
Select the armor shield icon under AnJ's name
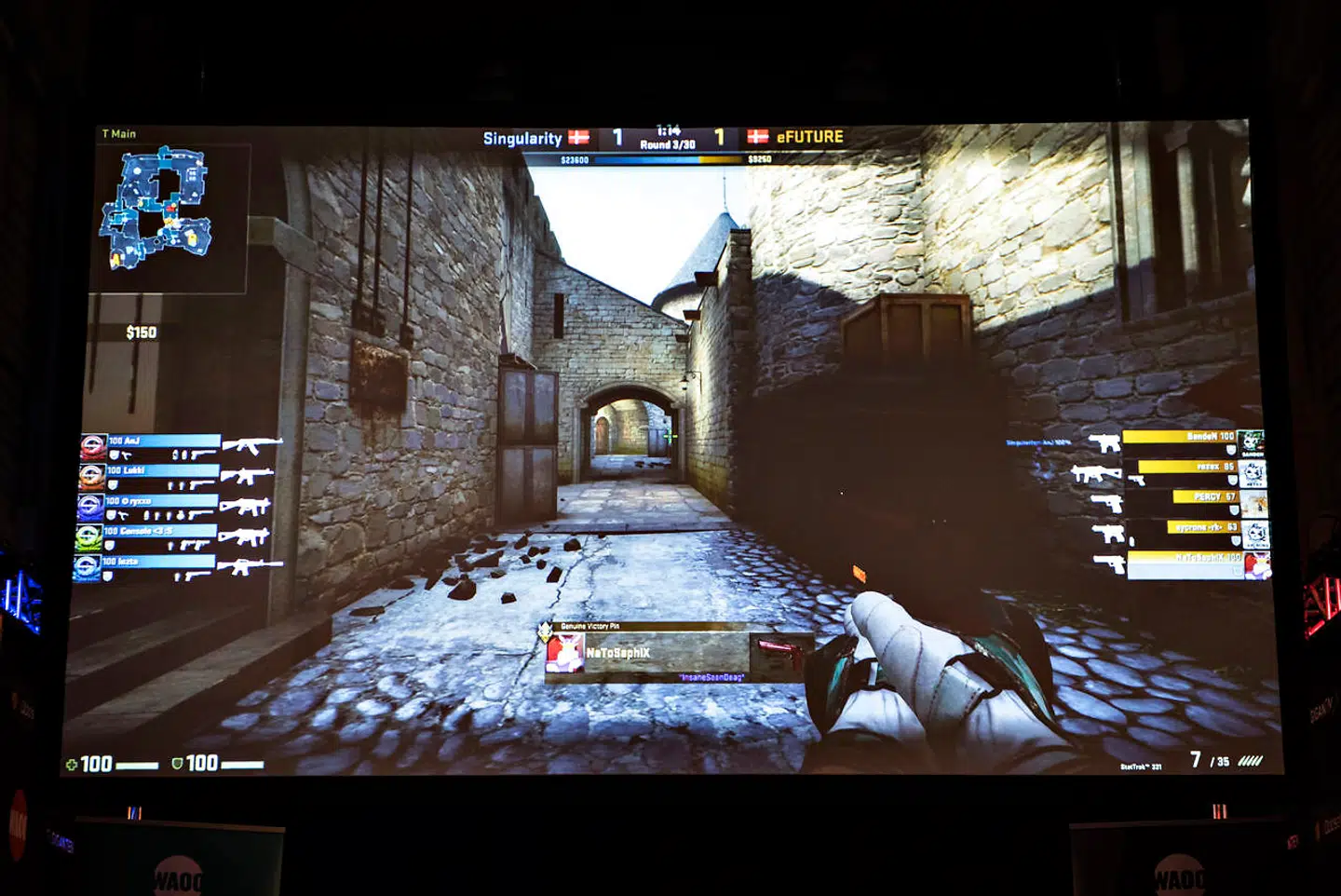point(114,455)
